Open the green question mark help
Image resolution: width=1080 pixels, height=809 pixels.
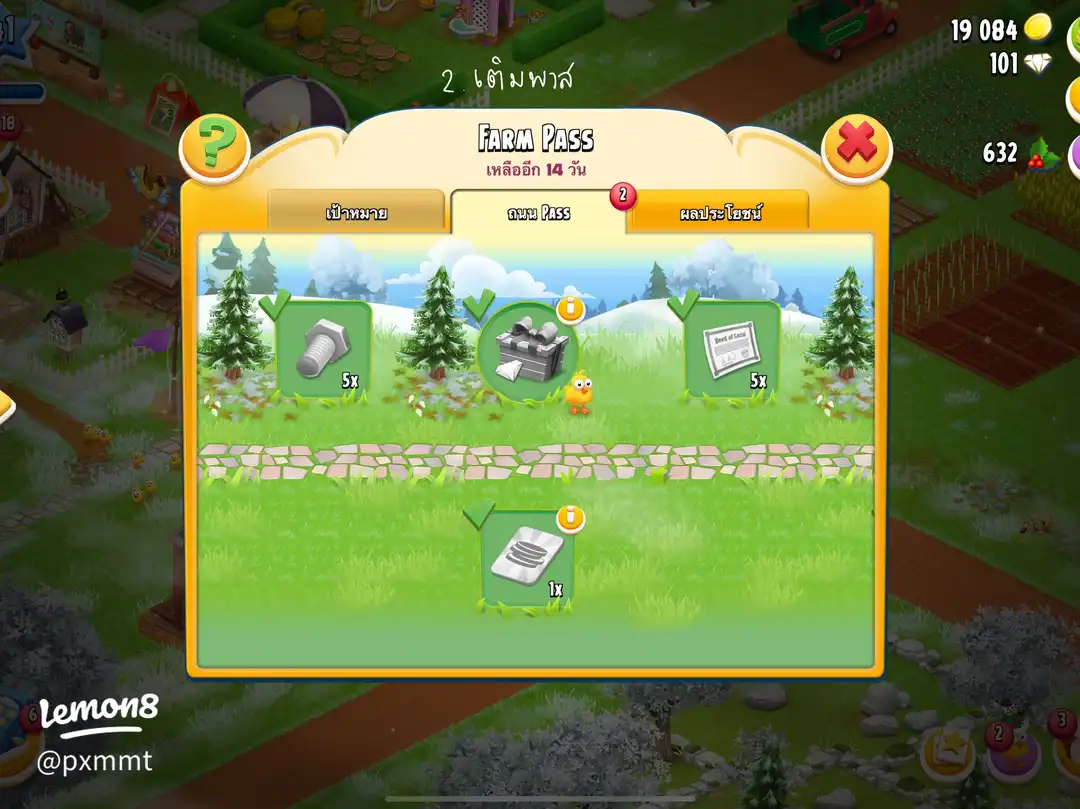pyautogui.click(x=213, y=148)
